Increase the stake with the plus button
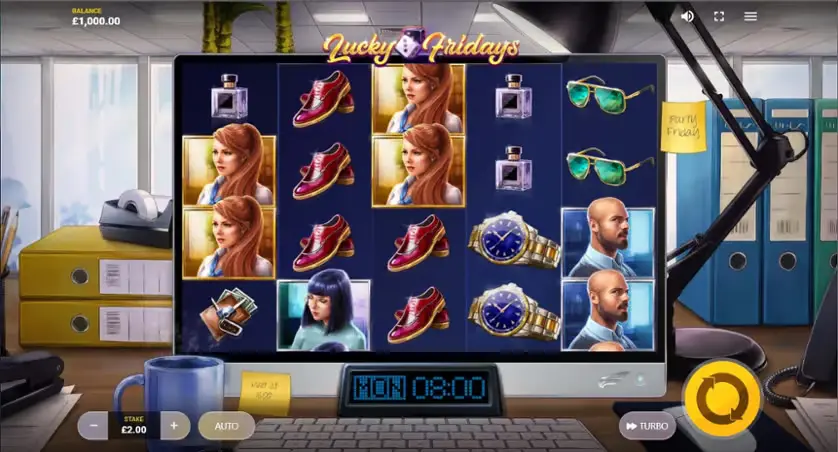The width and height of the screenshot is (838, 452). (x=173, y=425)
